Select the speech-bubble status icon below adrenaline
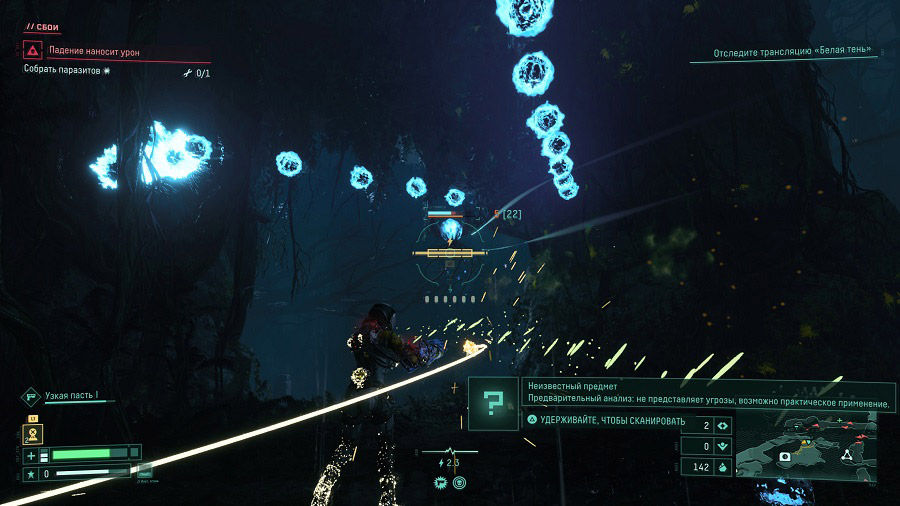Image resolution: width=900 pixels, height=506 pixels. [x=439, y=482]
